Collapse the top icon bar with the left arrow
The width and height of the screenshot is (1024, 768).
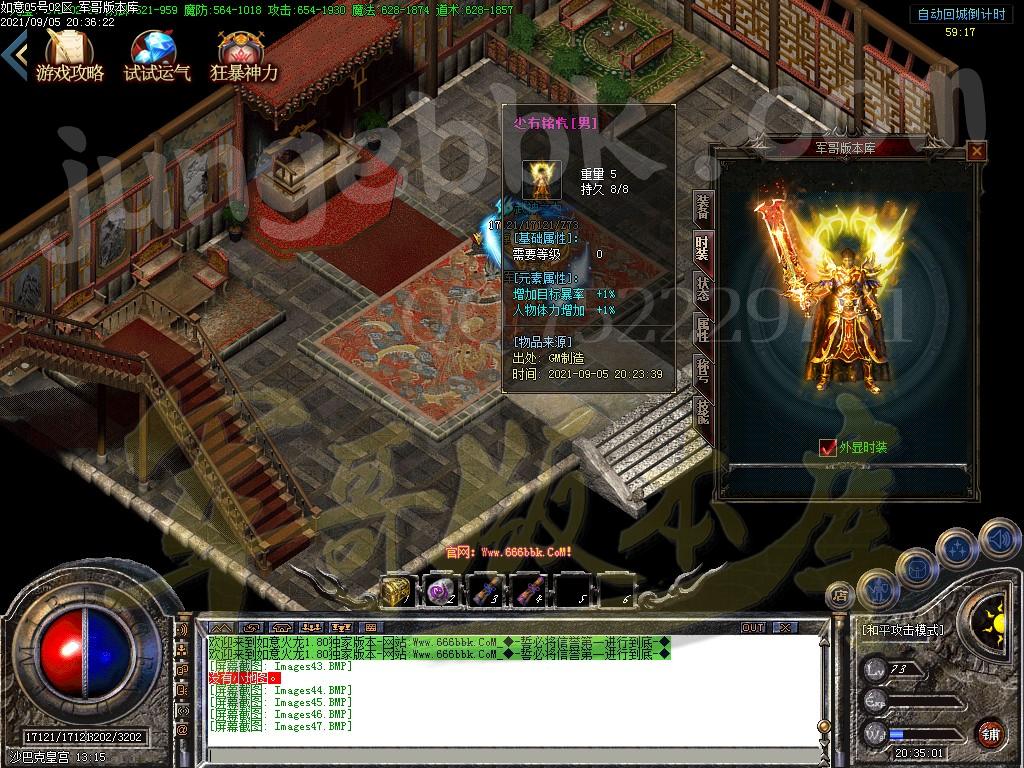coord(13,54)
